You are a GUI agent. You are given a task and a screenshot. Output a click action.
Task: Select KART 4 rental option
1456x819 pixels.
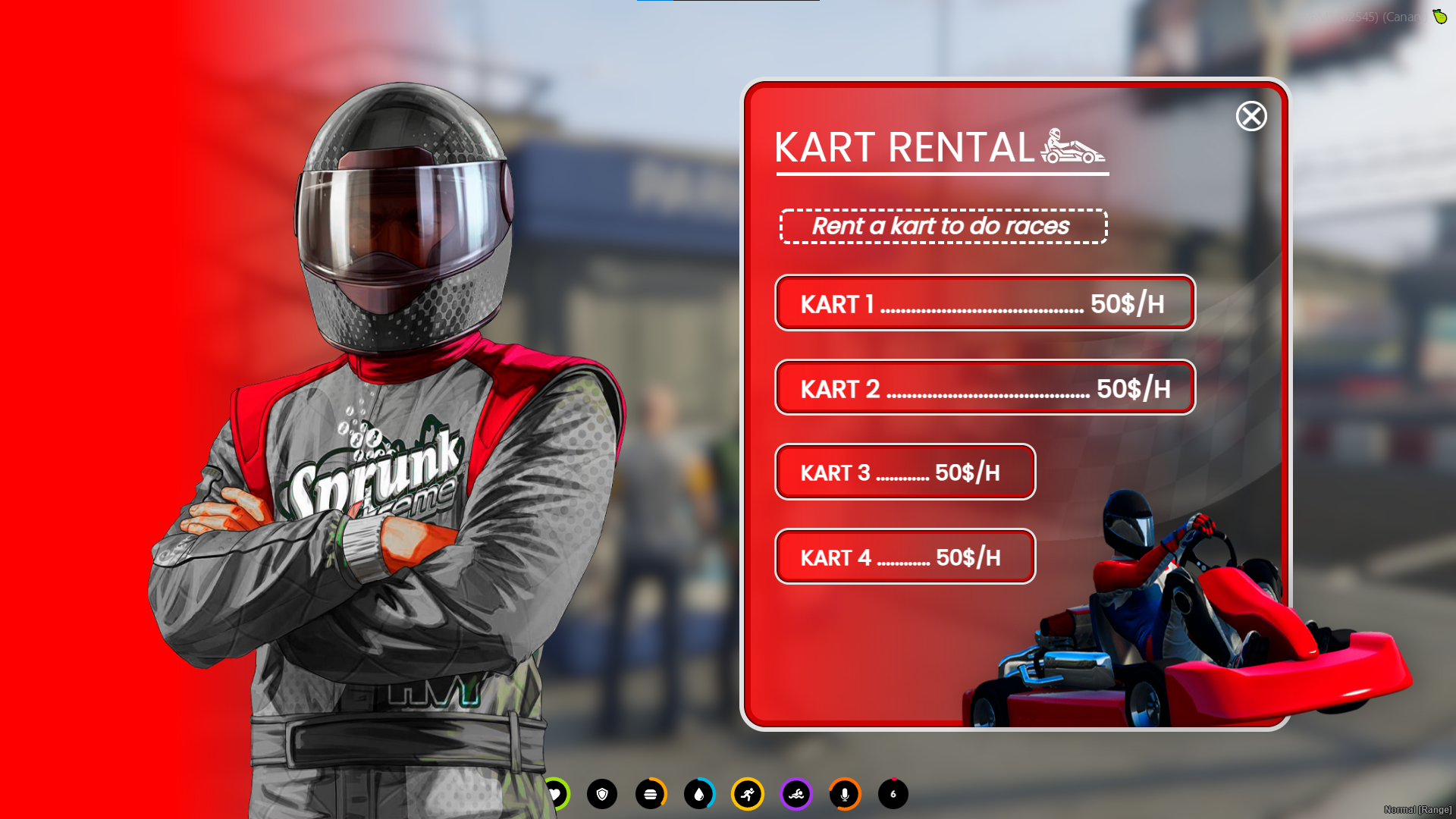[x=904, y=556]
